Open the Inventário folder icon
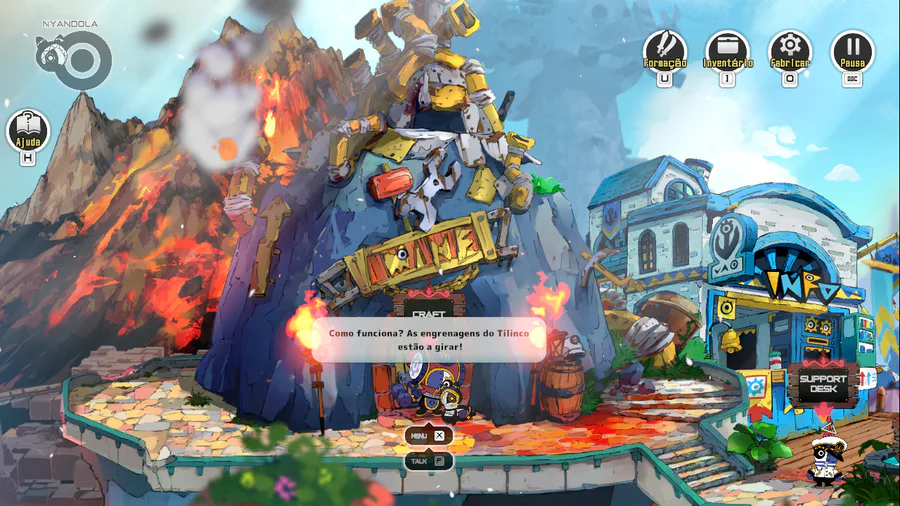Screen dimensions: 900x506 pos(727,49)
